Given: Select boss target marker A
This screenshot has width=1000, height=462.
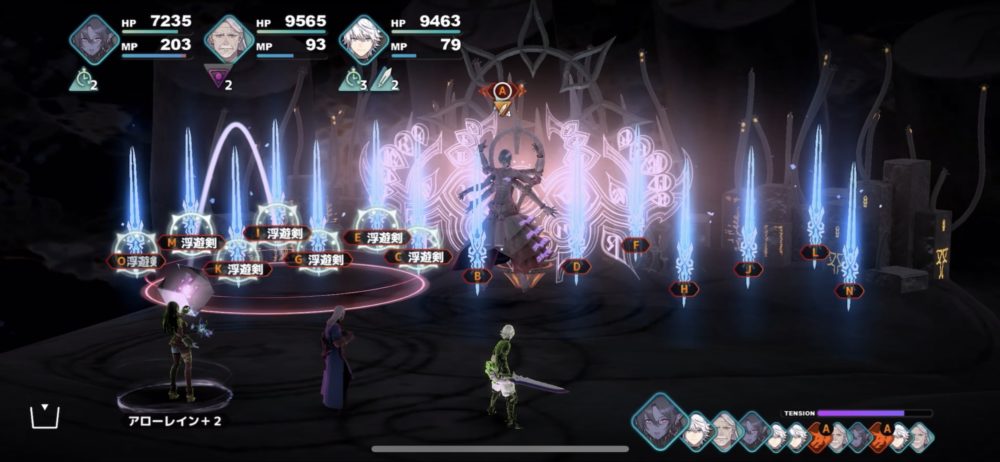Looking at the screenshot, I should tap(503, 91).
